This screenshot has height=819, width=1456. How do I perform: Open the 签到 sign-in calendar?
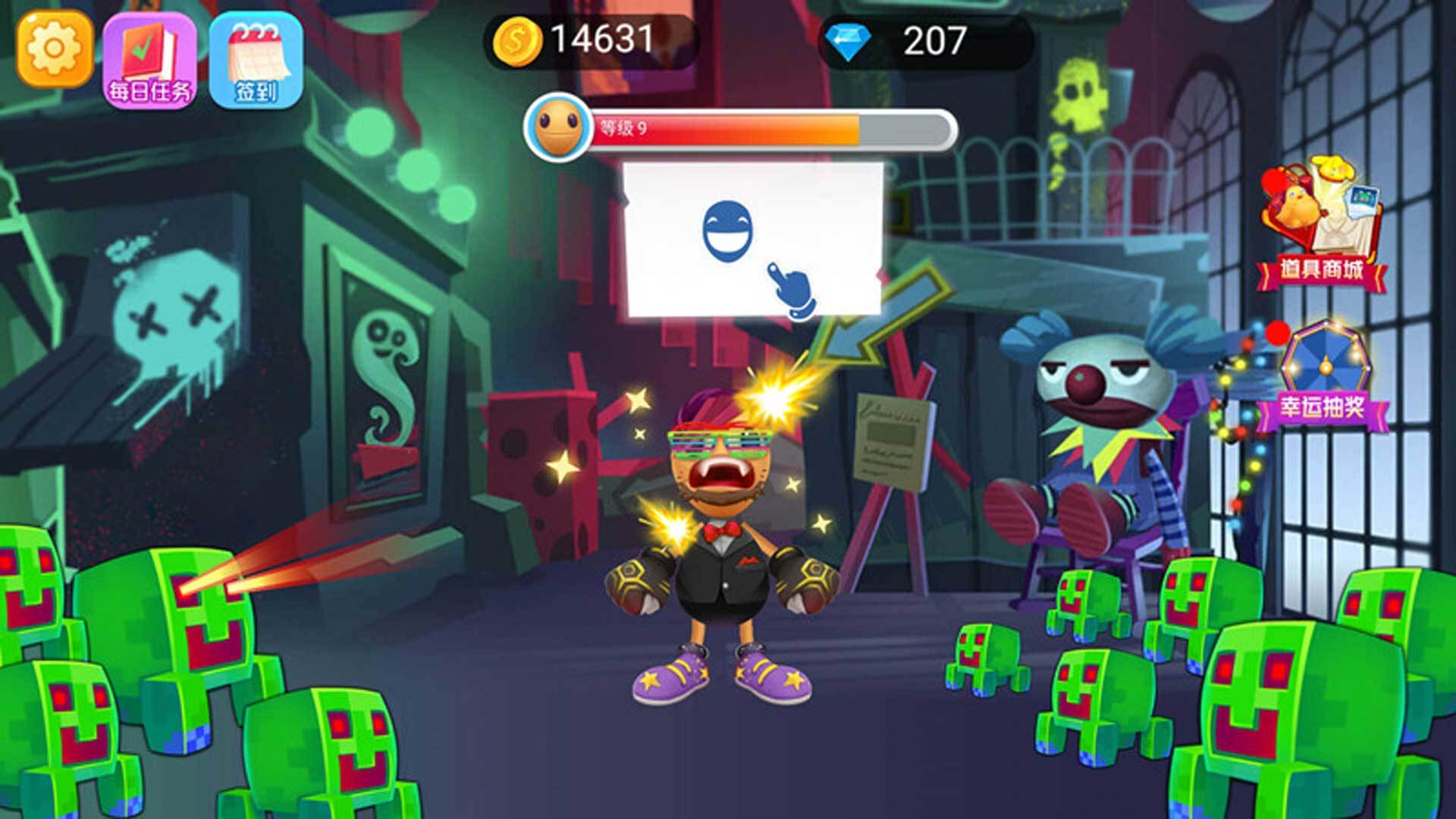[256, 61]
